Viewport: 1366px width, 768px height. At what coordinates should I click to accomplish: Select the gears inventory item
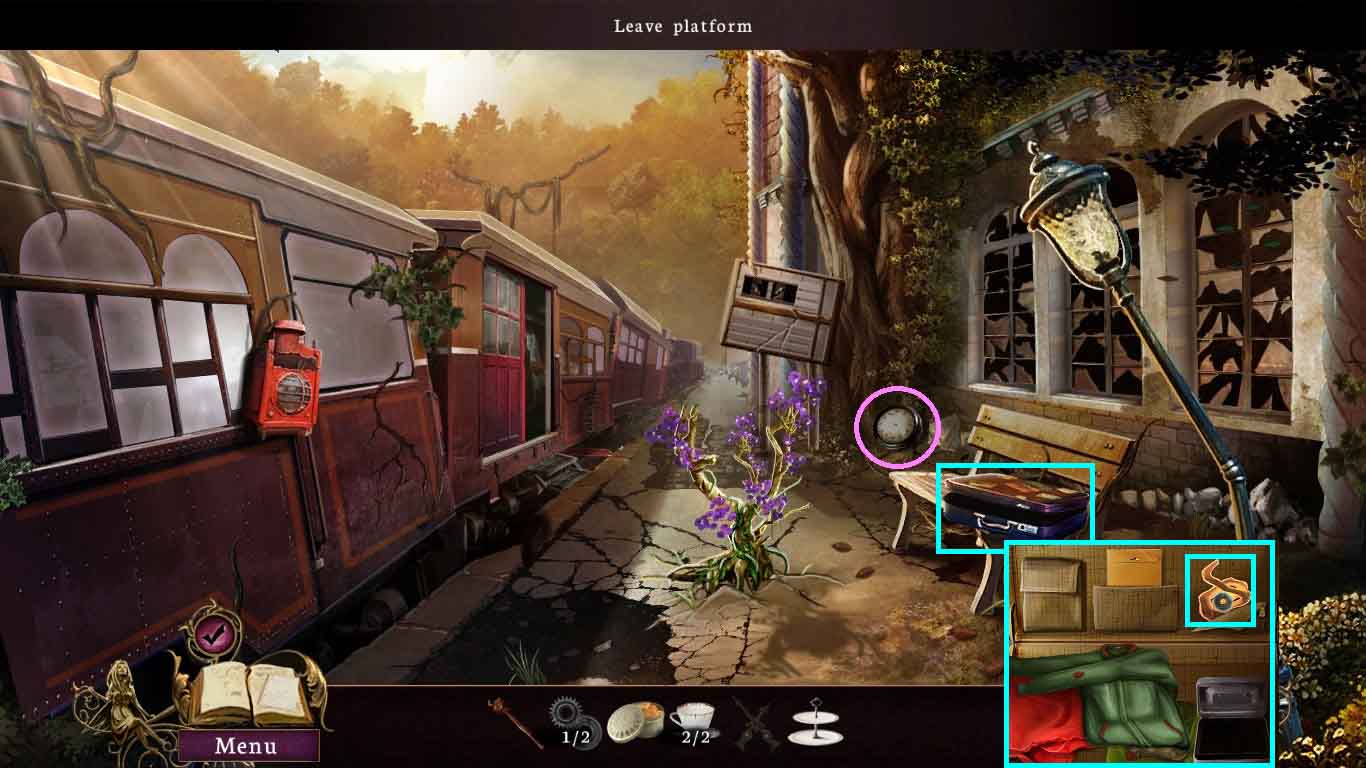click(568, 718)
